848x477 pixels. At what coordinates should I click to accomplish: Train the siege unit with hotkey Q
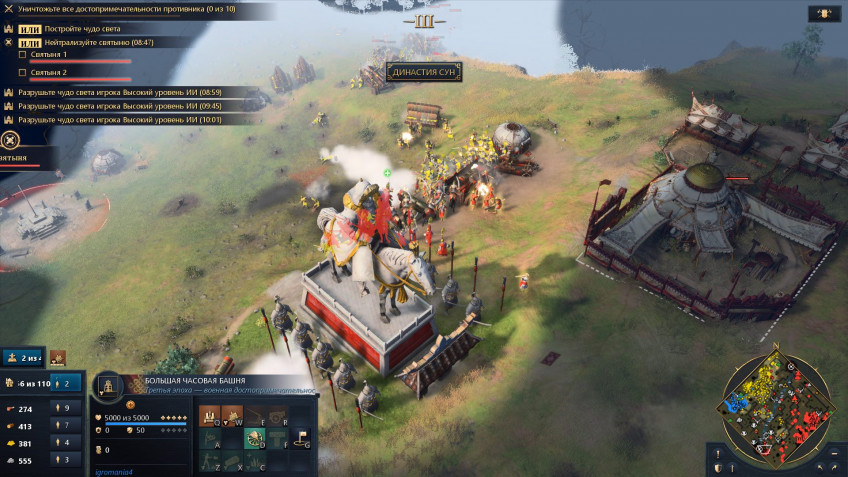[208, 415]
